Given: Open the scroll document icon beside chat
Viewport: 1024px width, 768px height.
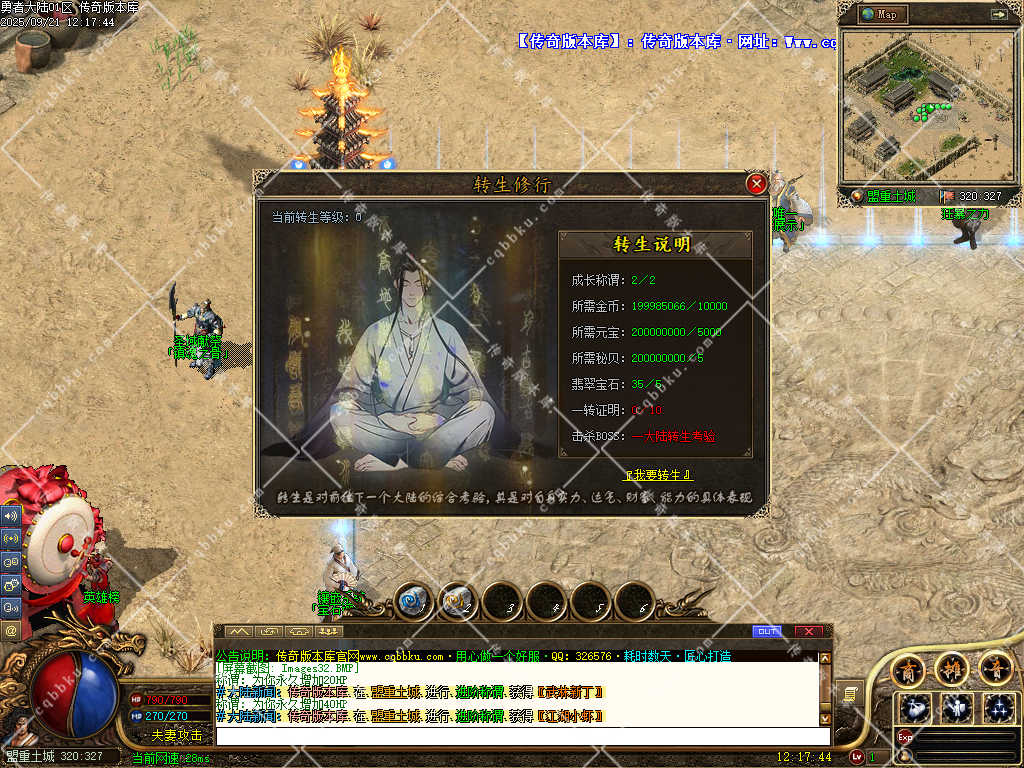Looking at the screenshot, I should tap(848, 693).
